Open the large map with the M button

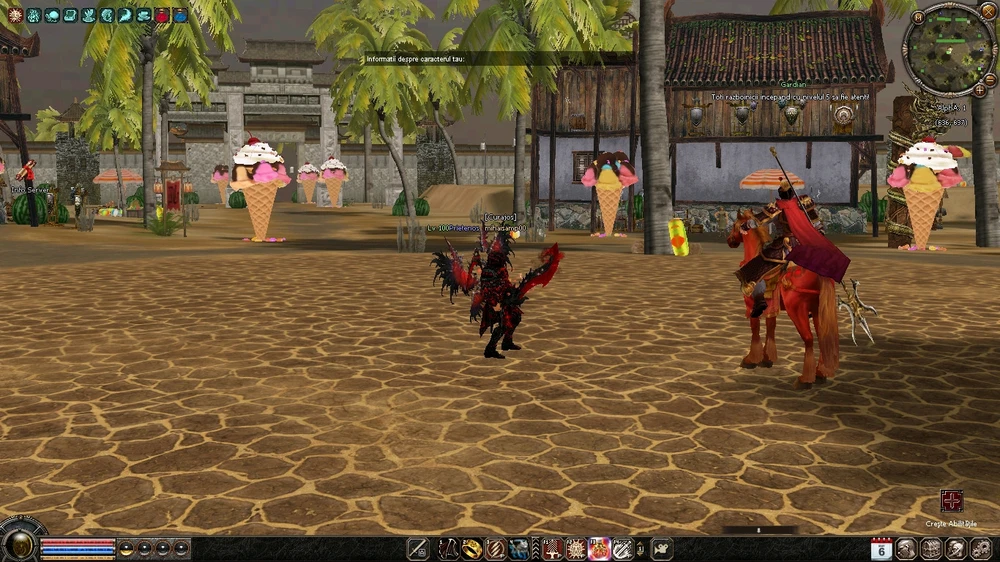point(919,17)
